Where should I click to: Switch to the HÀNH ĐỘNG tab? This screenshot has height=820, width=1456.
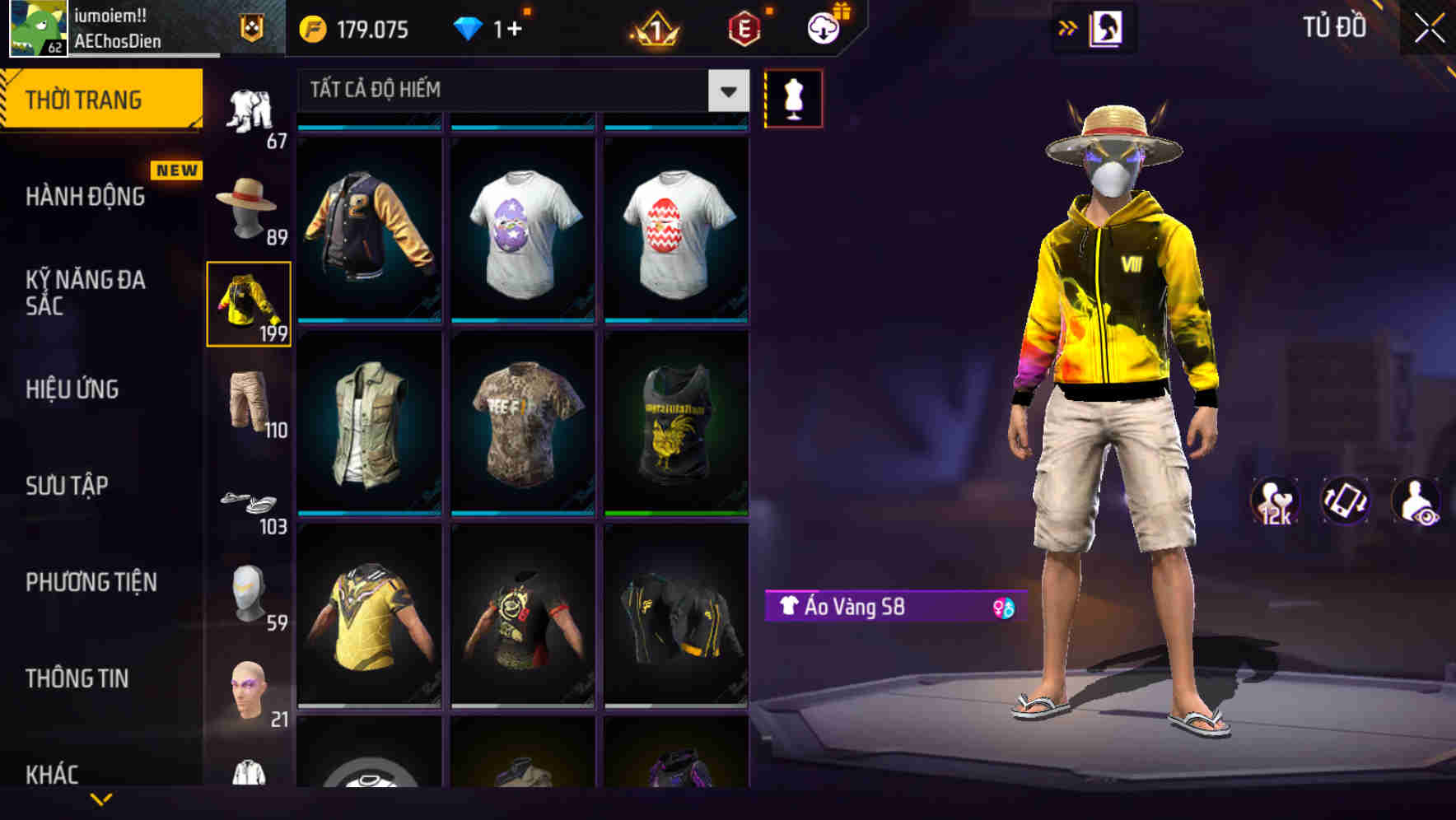(86, 196)
